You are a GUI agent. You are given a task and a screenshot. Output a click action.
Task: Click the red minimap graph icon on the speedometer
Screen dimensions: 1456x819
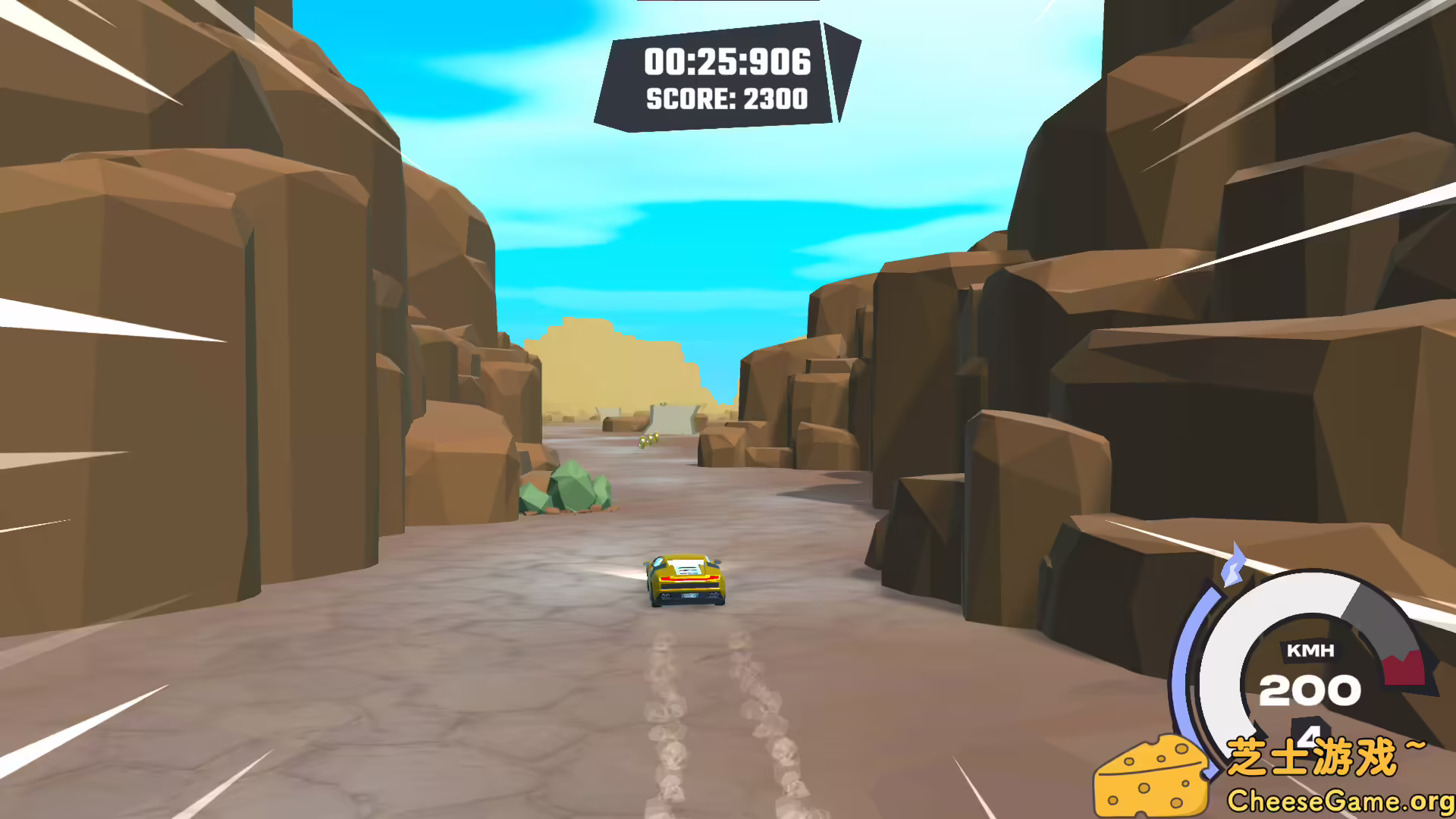(x=1403, y=667)
